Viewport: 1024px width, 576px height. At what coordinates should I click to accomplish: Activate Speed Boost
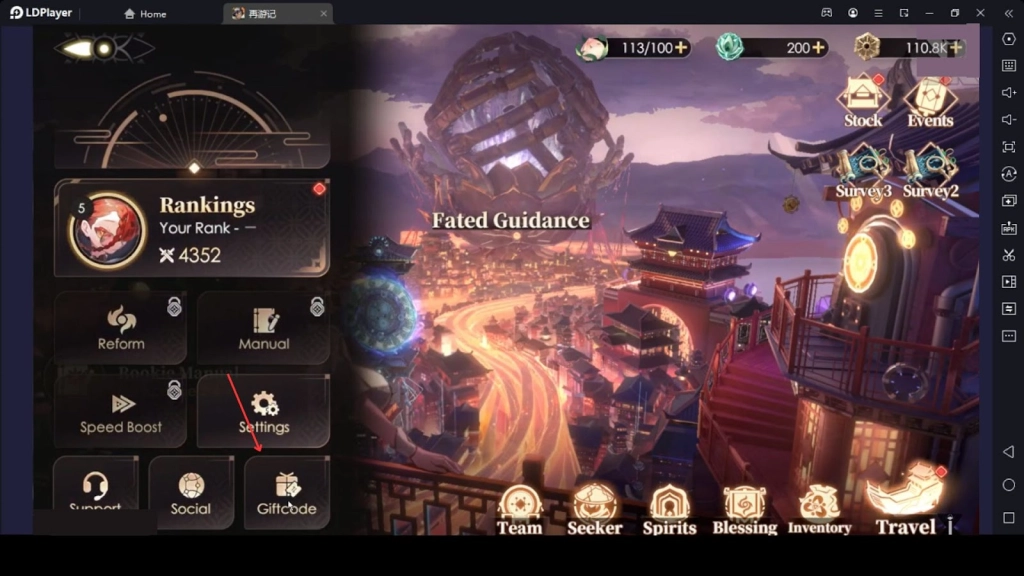(x=121, y=411)
